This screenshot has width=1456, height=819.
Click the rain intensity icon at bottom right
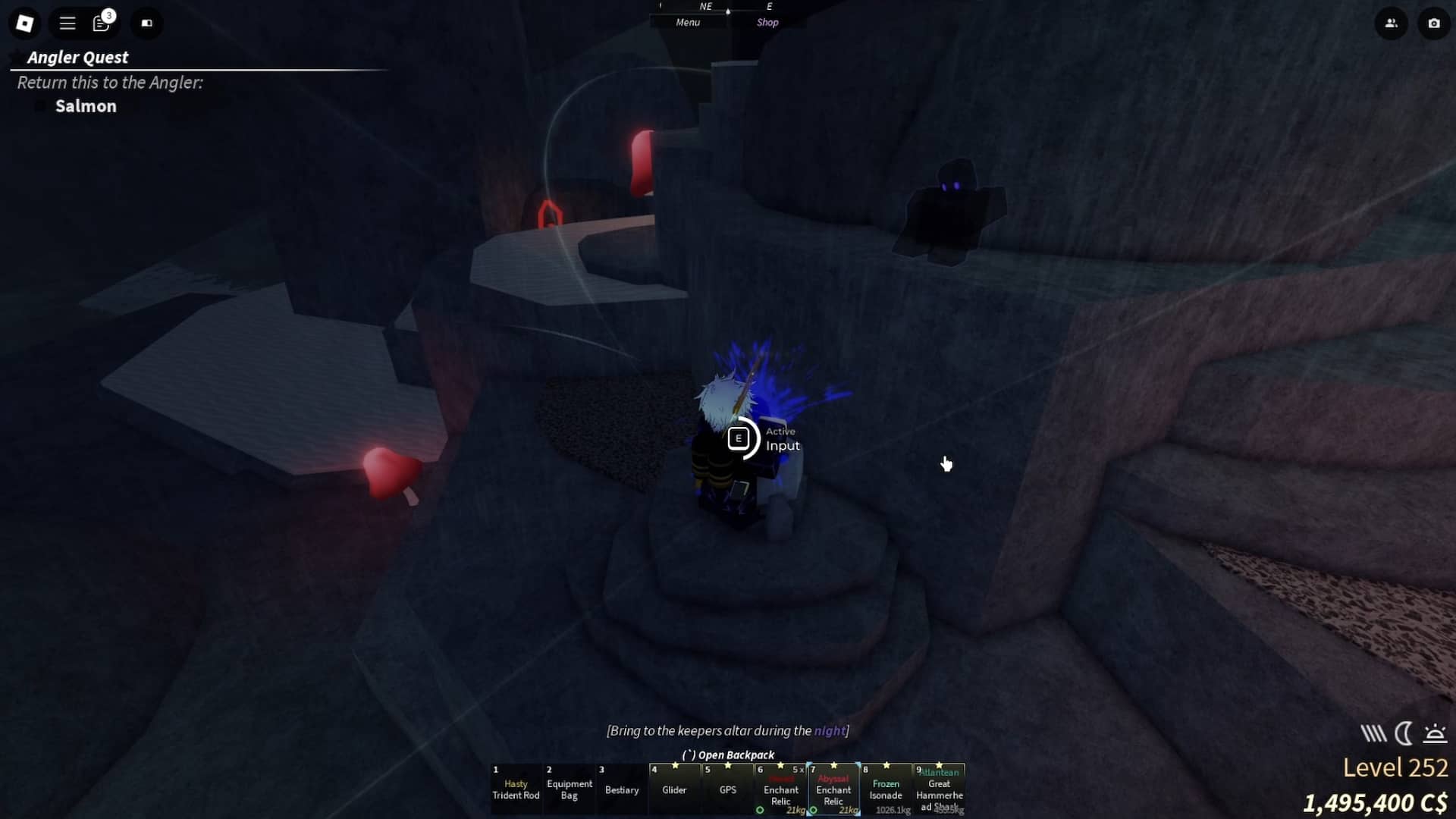(1373, 733)
